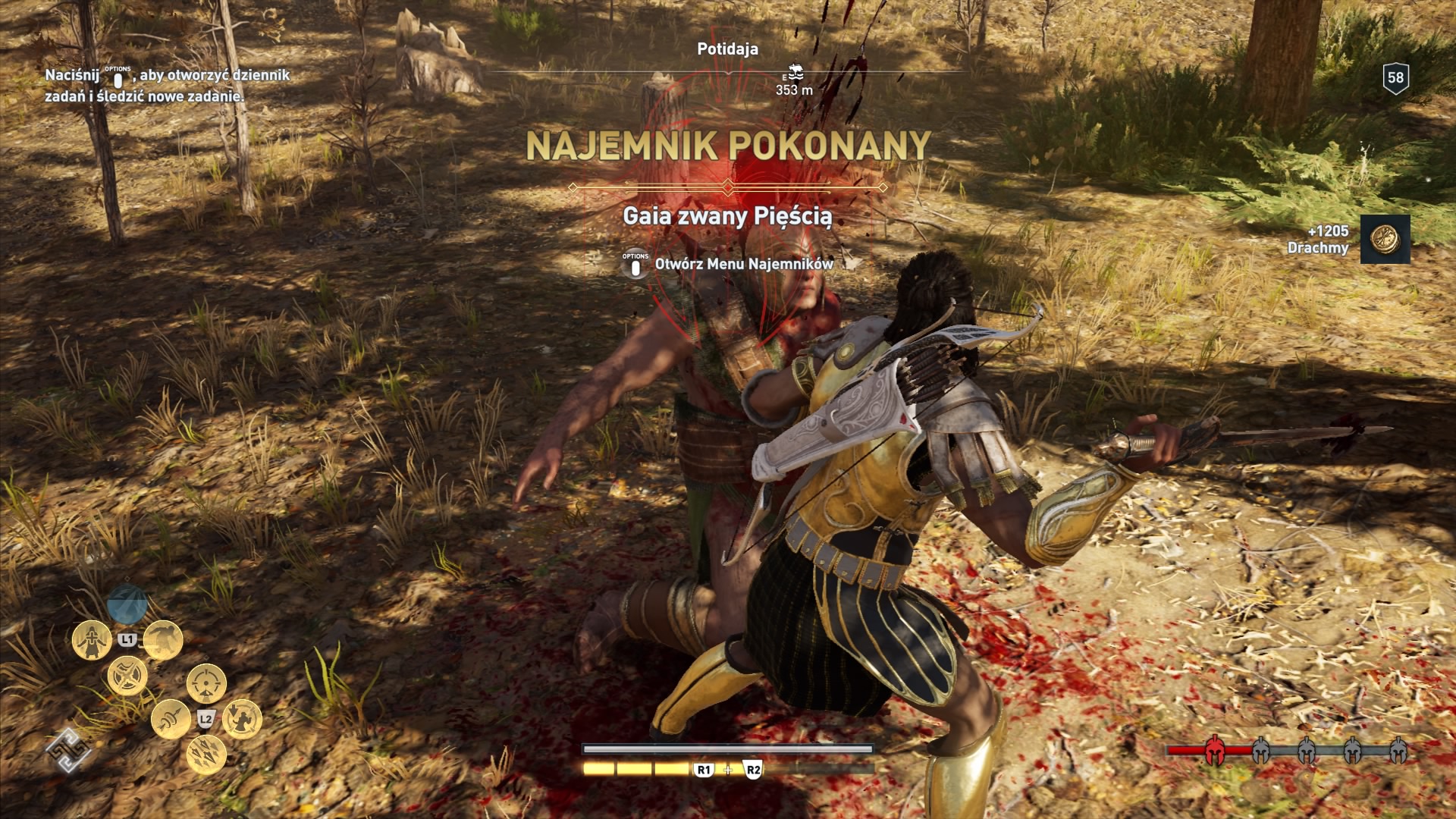Use the charging warrior melee ability

point(163,640)
